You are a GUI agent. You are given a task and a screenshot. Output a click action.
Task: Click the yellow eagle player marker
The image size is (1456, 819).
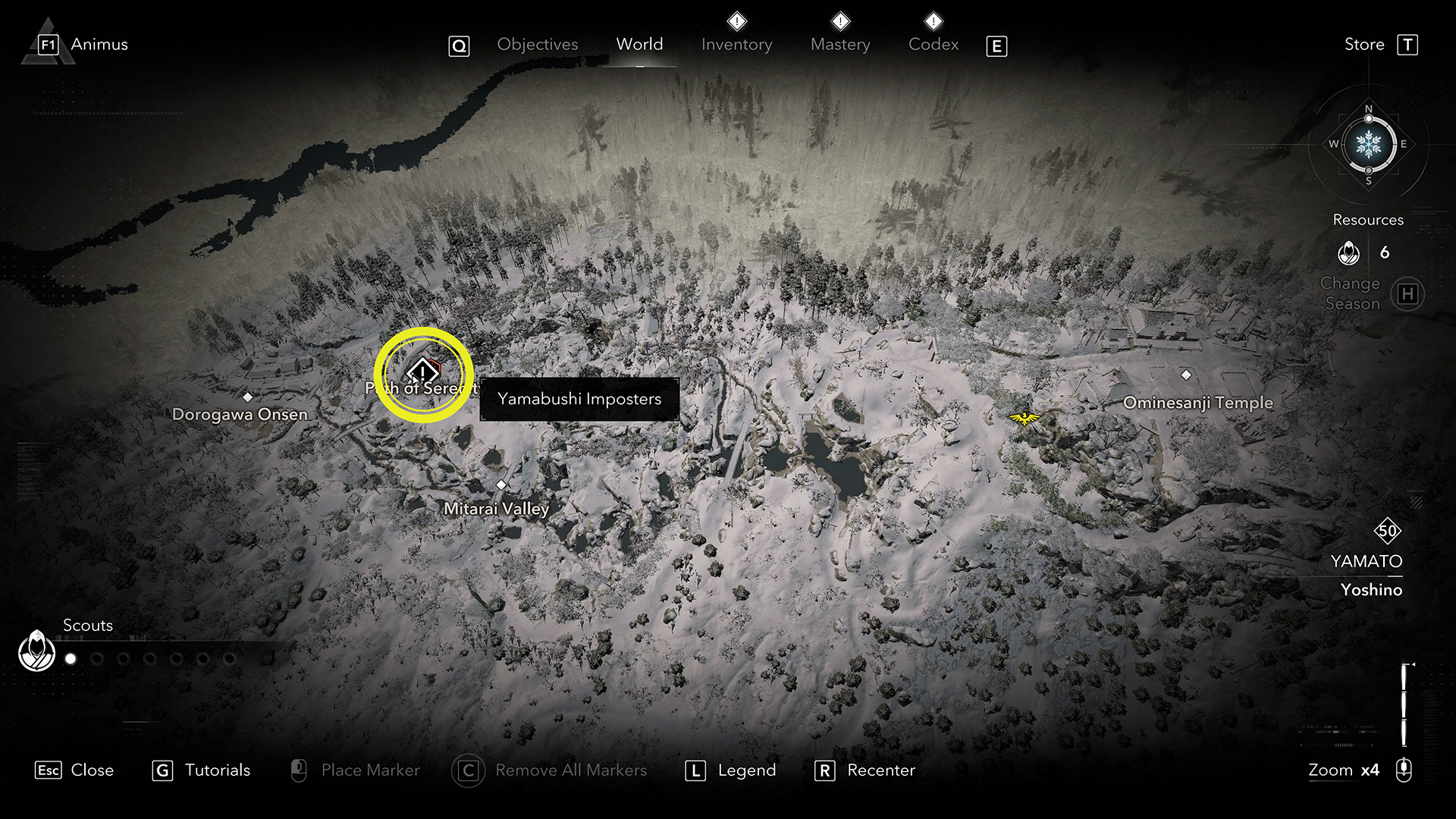tap(1025, 418)
